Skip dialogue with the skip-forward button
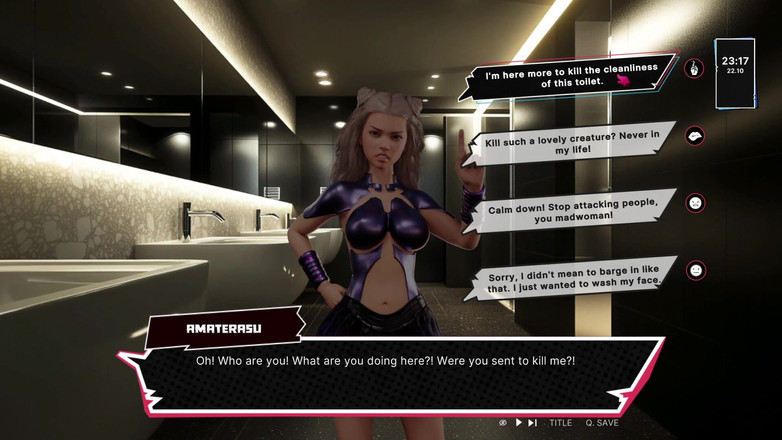The height and width of the screenshot is (440, 782). (x=533, y=423)
